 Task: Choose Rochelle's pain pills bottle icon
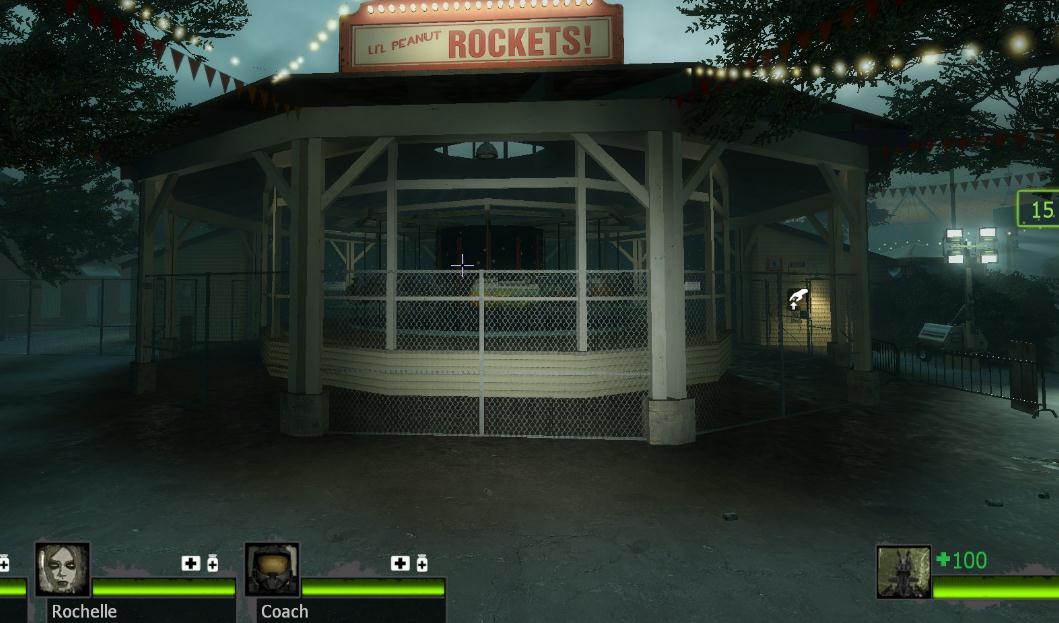(212, 564)
